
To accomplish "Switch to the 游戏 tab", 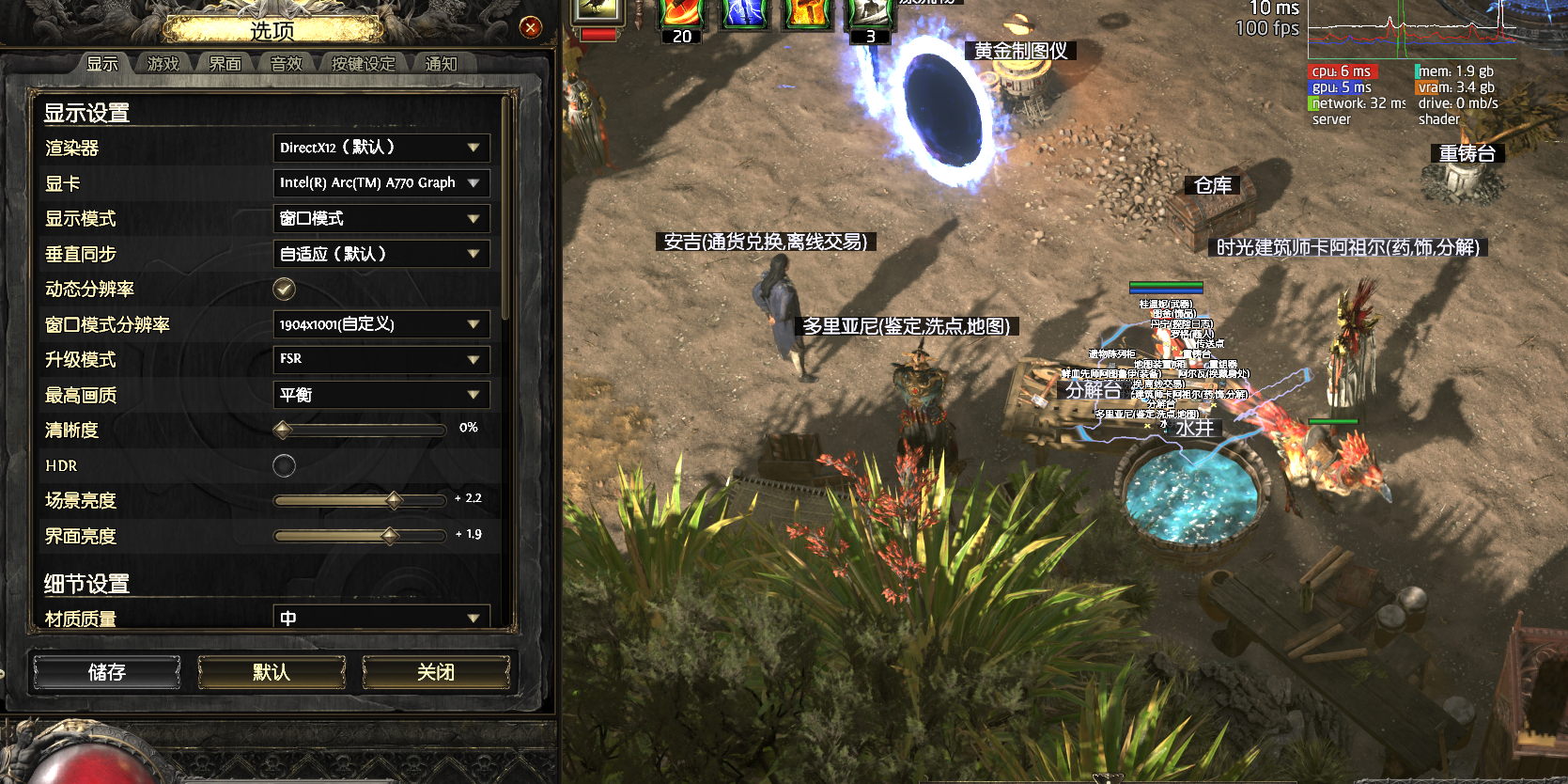I will [x=163, y=64].
